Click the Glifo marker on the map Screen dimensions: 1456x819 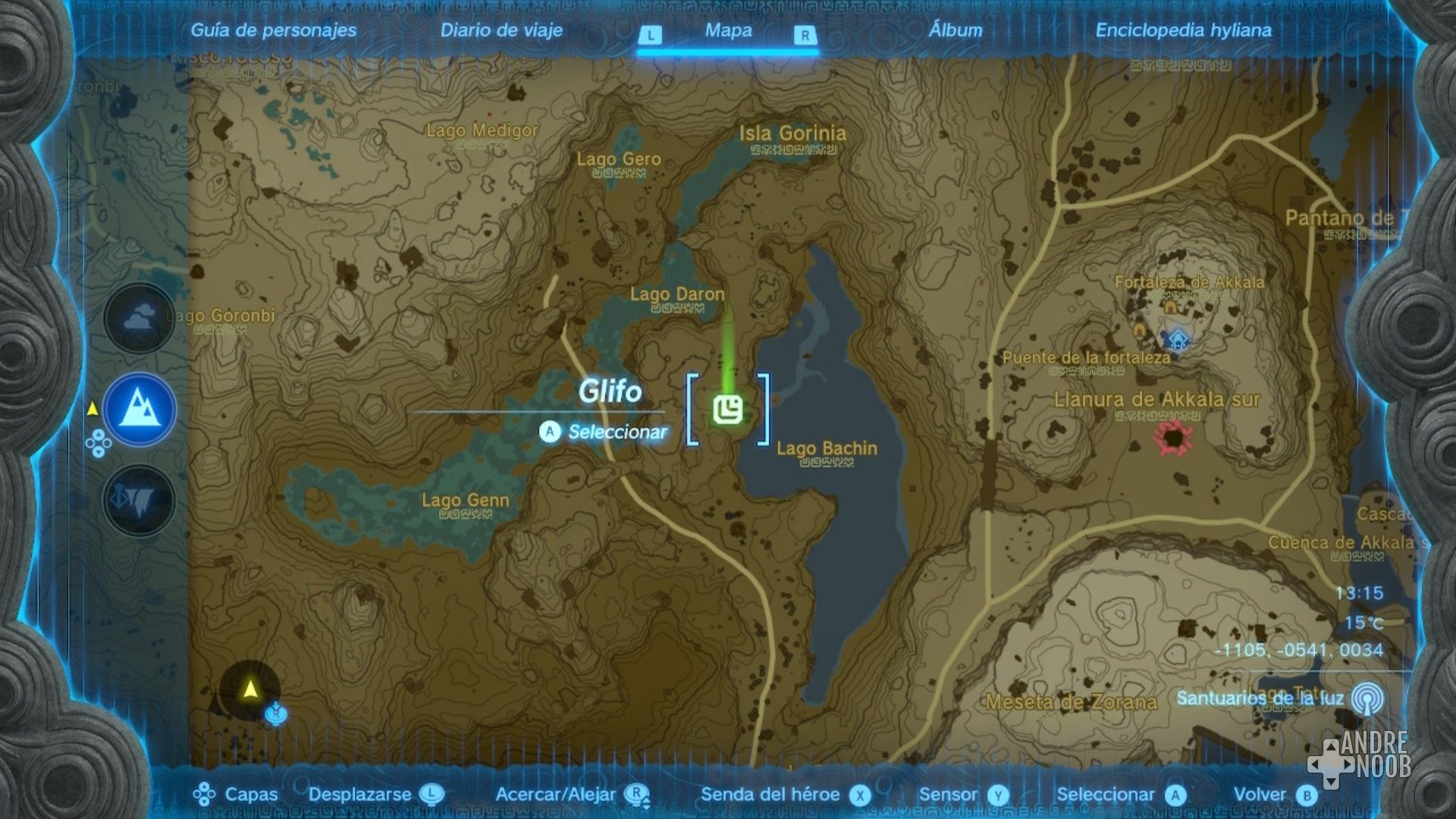[x=729, y=409]
